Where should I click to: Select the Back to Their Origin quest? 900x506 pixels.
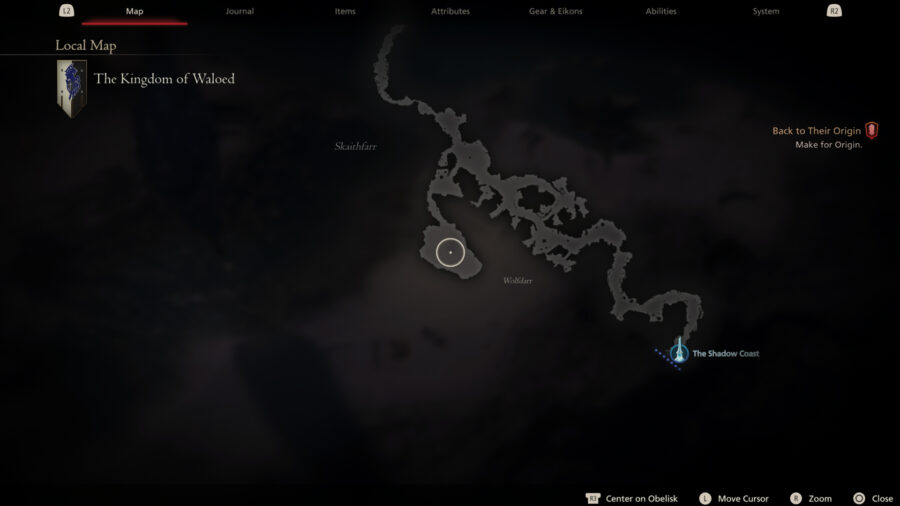(816, 131)
